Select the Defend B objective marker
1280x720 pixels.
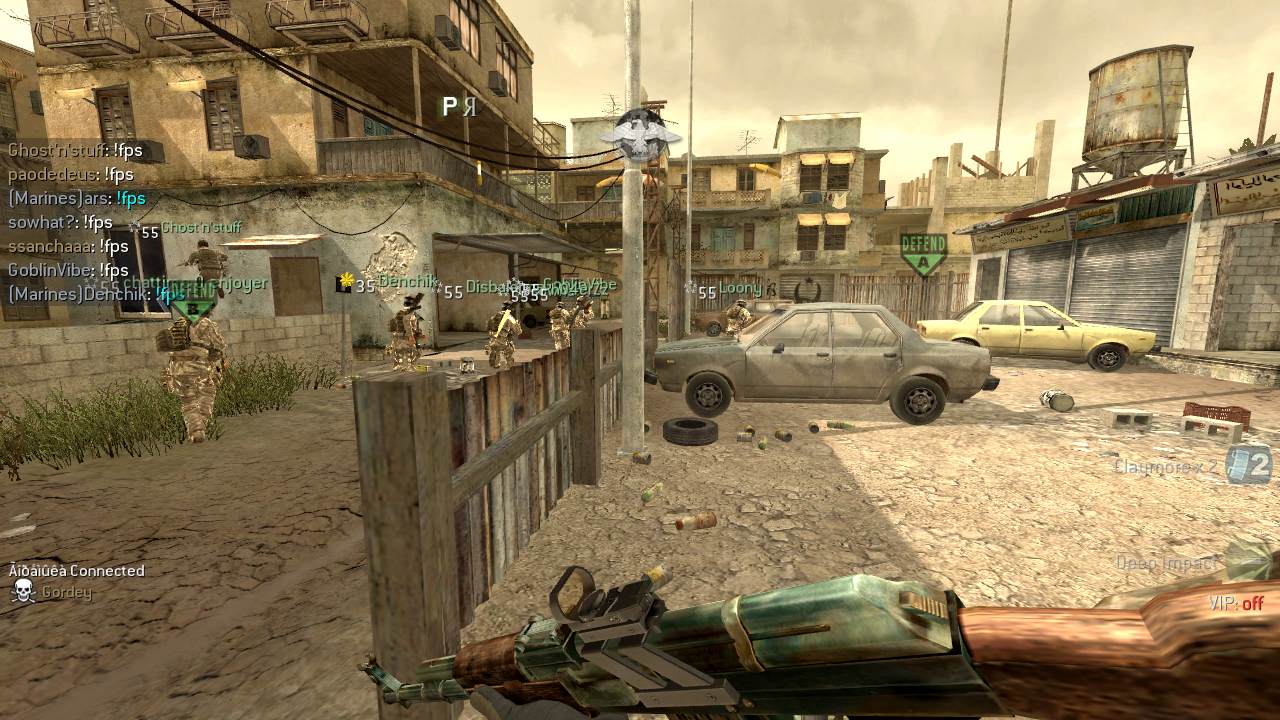[194, 303]
